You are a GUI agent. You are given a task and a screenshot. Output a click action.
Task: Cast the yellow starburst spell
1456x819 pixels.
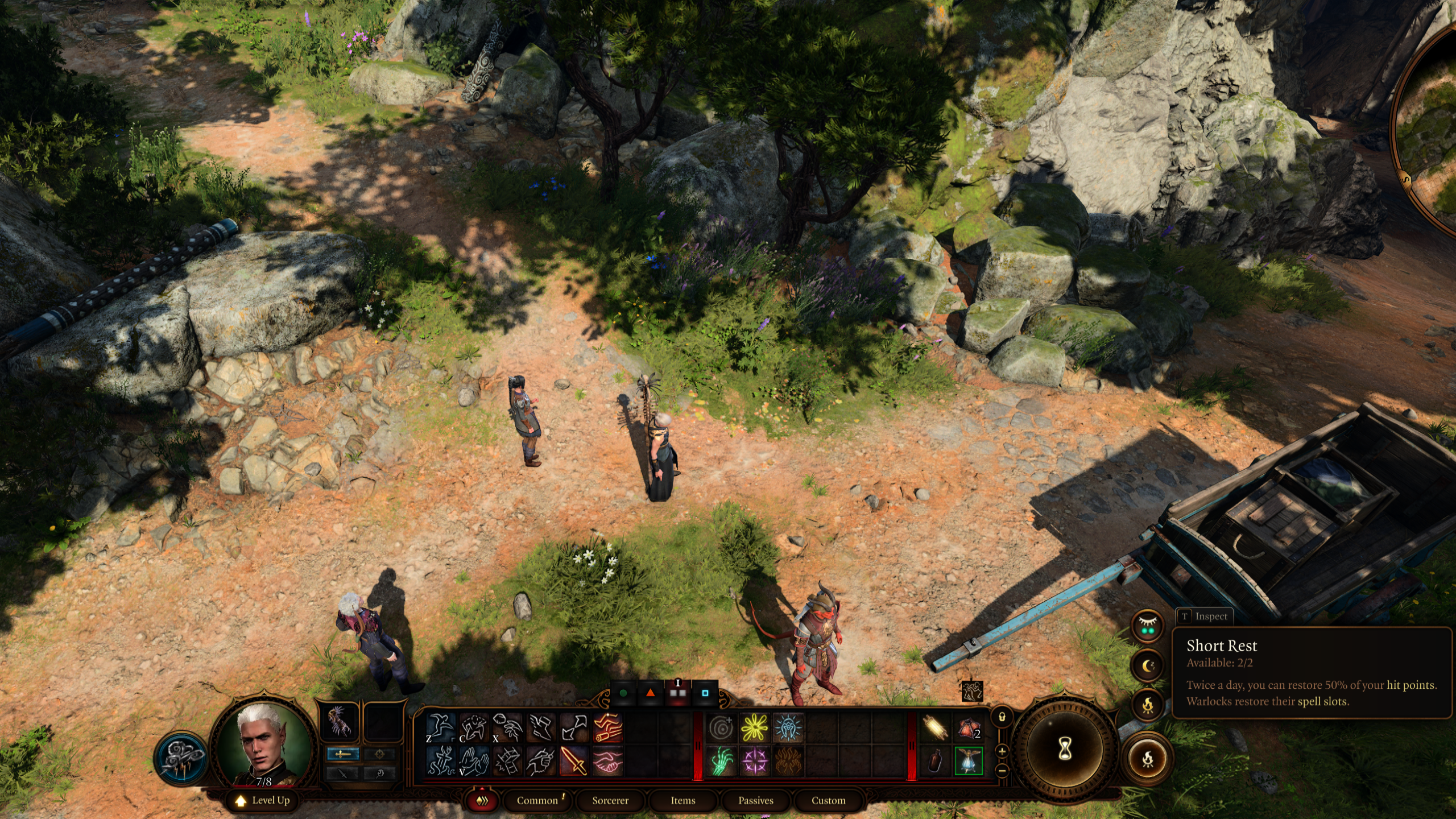pyautogui.click(x=755, y=727)
